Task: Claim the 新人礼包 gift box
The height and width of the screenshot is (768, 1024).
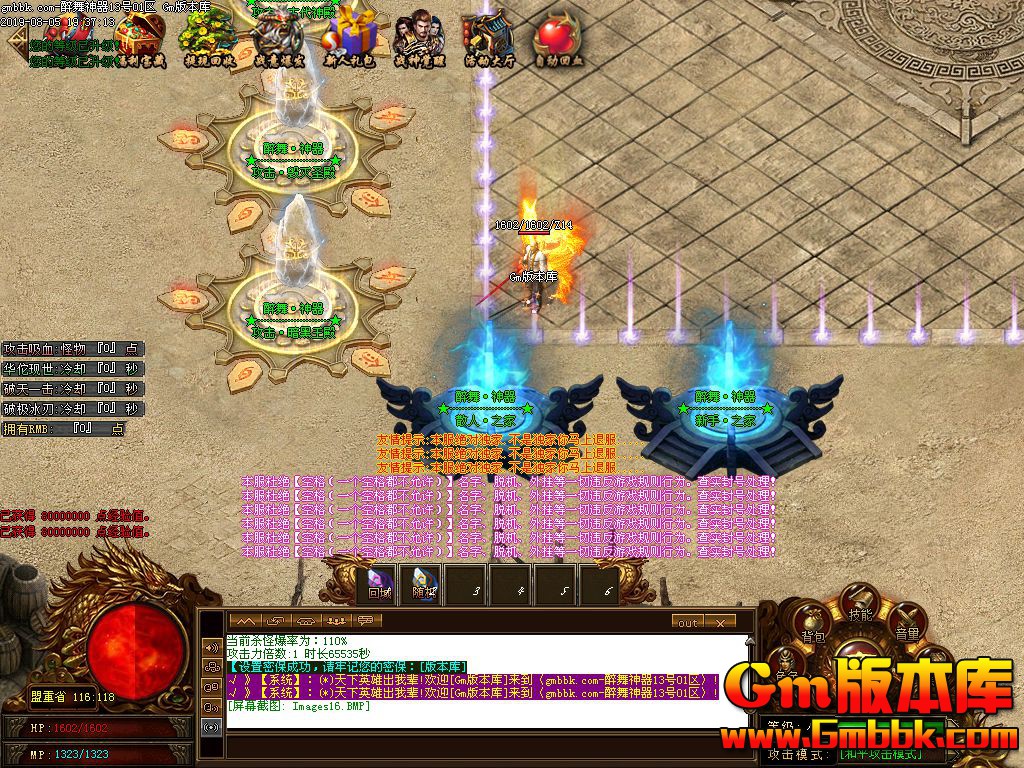Action: pyautogui.click(x=349, y=38)
